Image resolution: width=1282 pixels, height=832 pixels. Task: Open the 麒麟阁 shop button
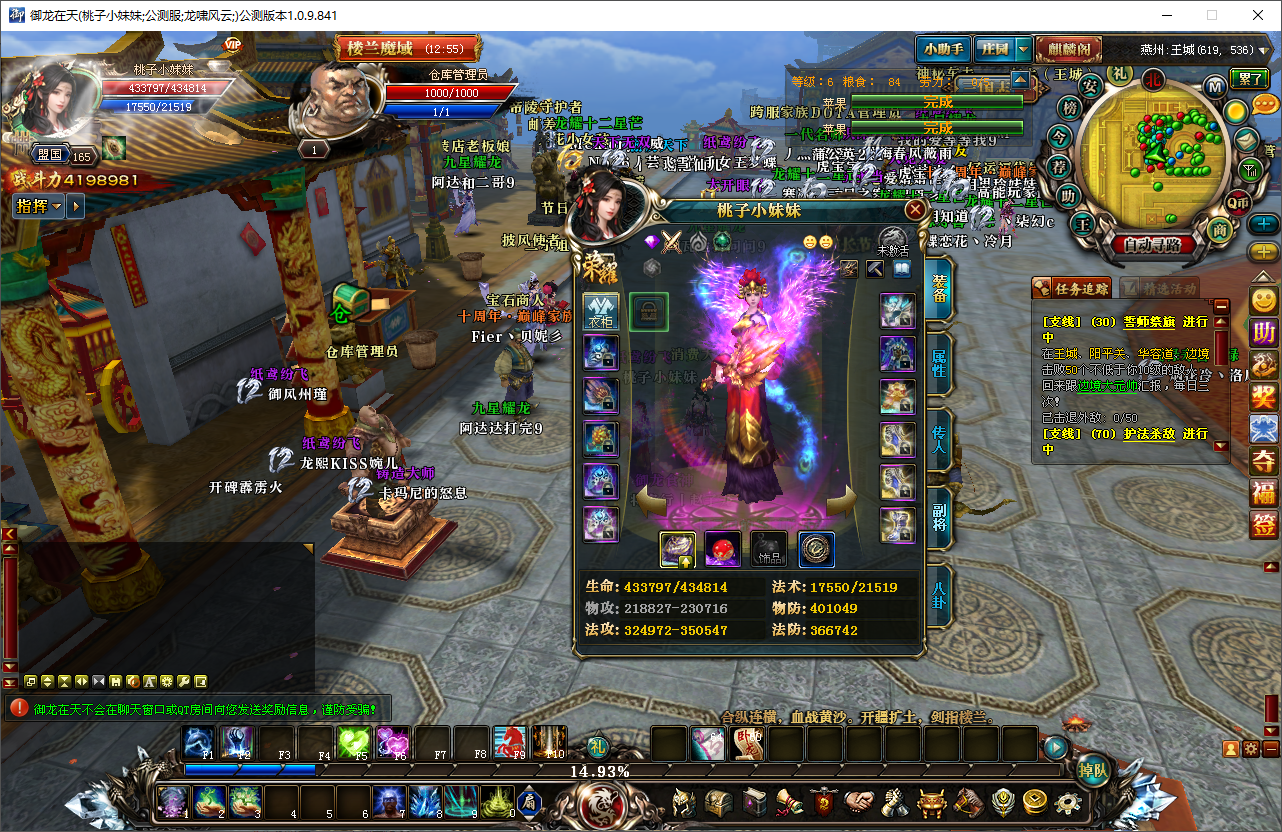click(x=1068, y=48)
